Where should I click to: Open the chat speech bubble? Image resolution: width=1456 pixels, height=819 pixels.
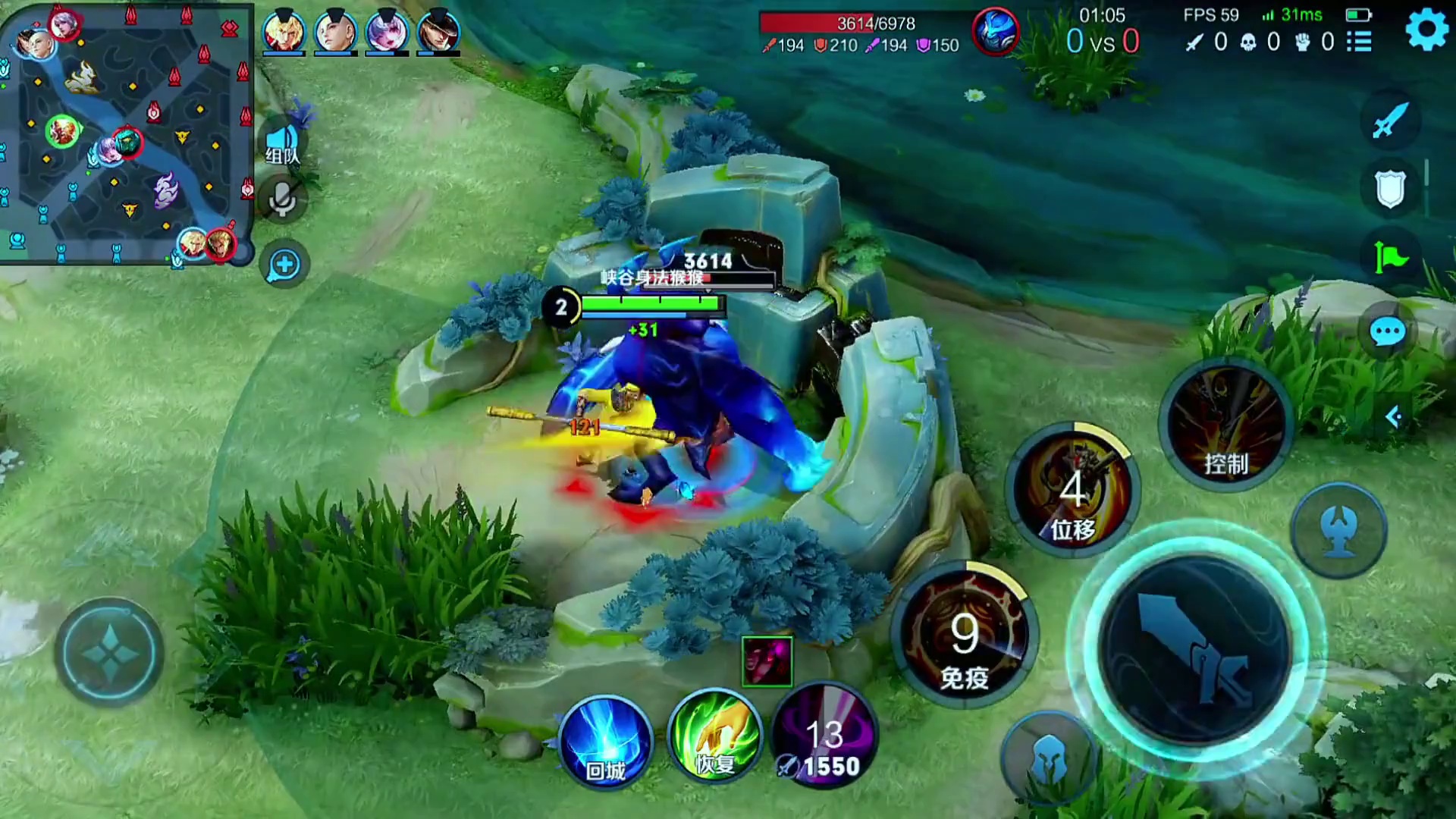(1388, 332)
